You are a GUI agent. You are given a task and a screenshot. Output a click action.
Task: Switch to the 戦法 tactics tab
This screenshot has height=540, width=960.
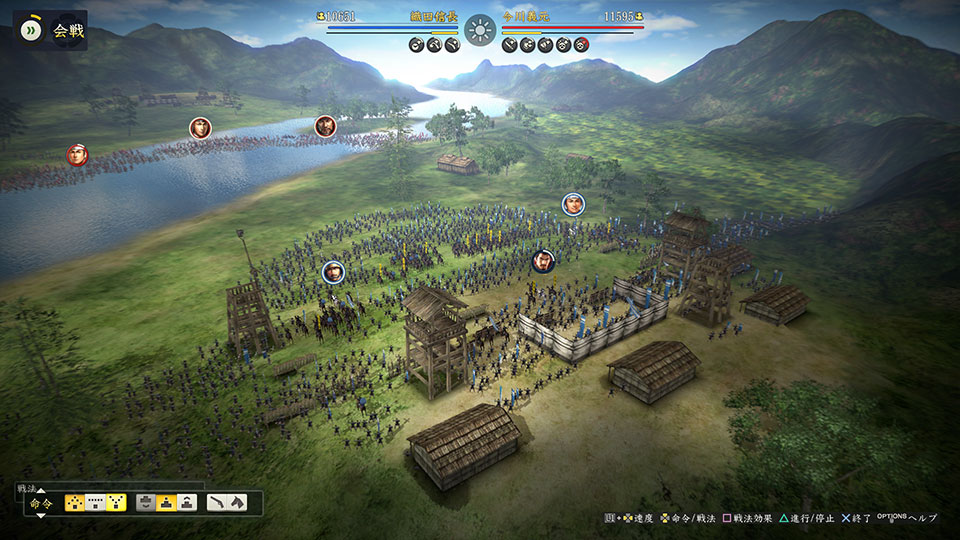pos(27,488)
